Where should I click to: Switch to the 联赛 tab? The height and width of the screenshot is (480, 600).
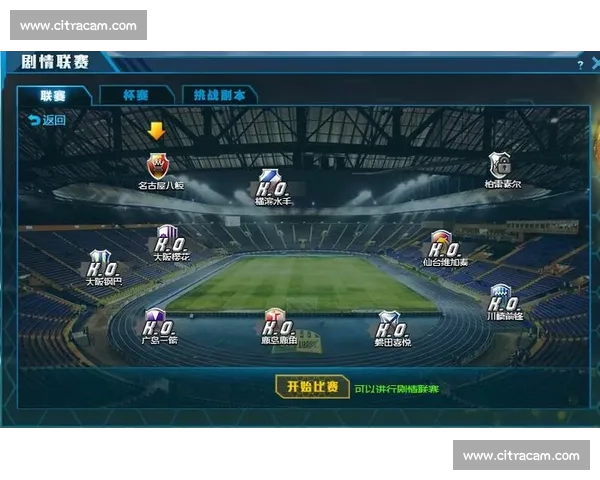(54, 95)
